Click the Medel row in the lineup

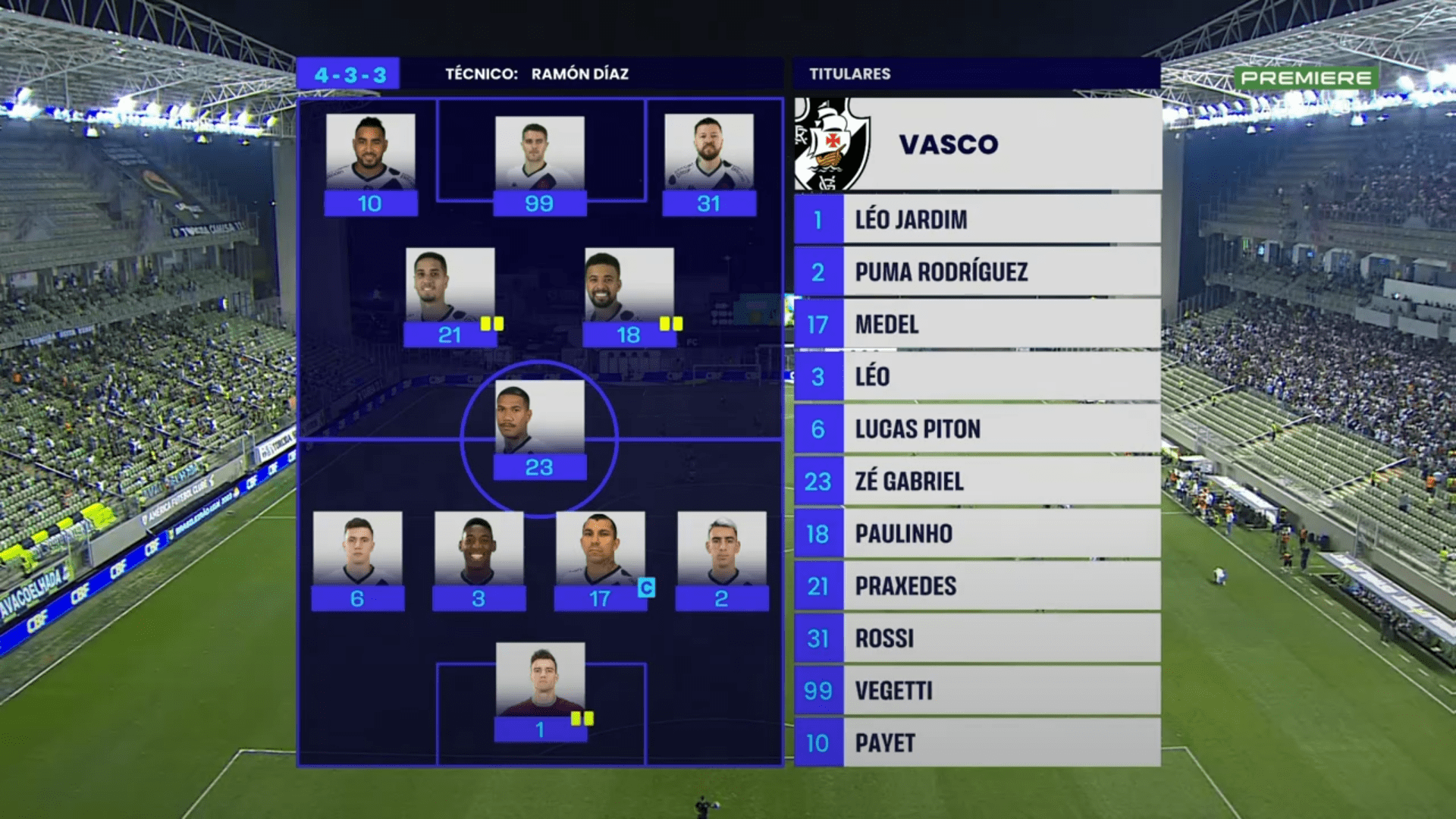tap(977, 325)
